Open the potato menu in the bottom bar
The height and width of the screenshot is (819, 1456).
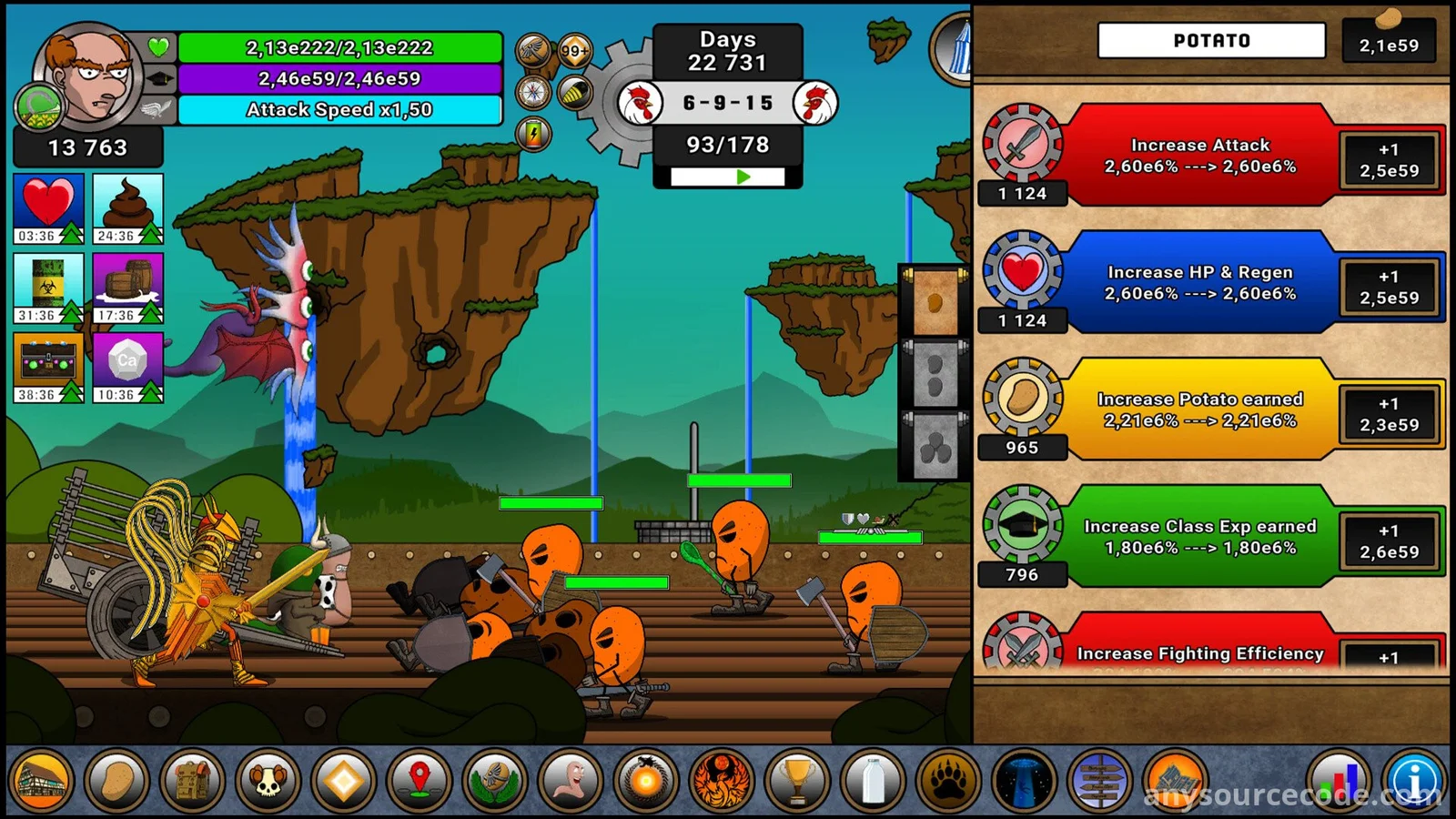117,781
